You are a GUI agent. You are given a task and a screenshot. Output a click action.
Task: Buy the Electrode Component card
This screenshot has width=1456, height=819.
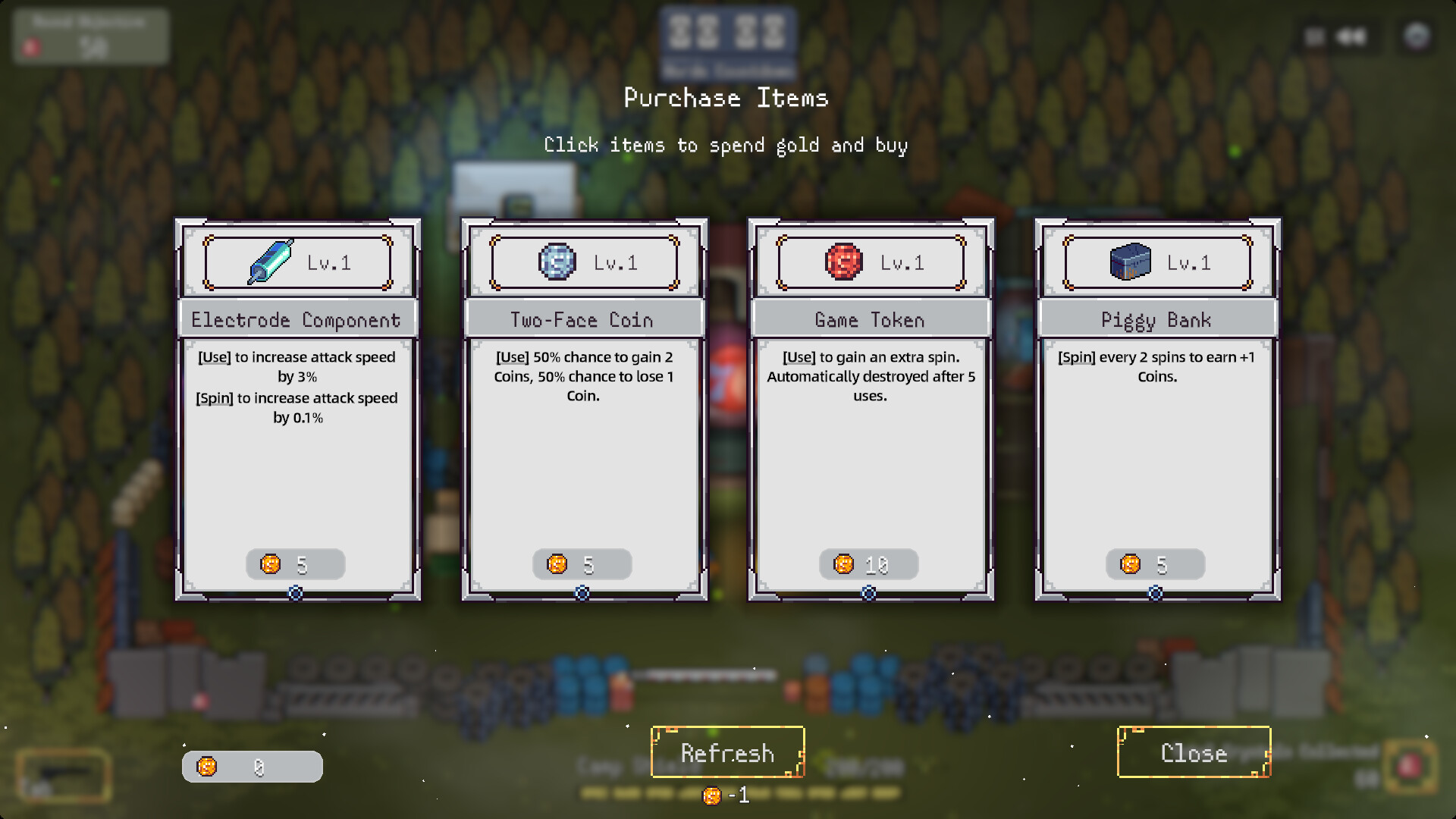297,409
